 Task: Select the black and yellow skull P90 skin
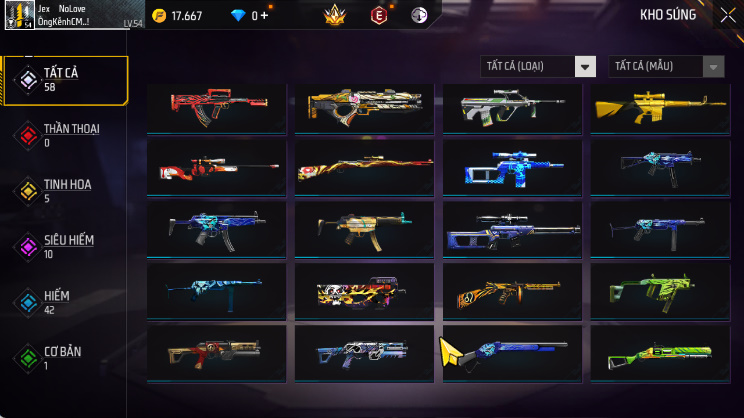pyautogui.click(x=363, y=292)
